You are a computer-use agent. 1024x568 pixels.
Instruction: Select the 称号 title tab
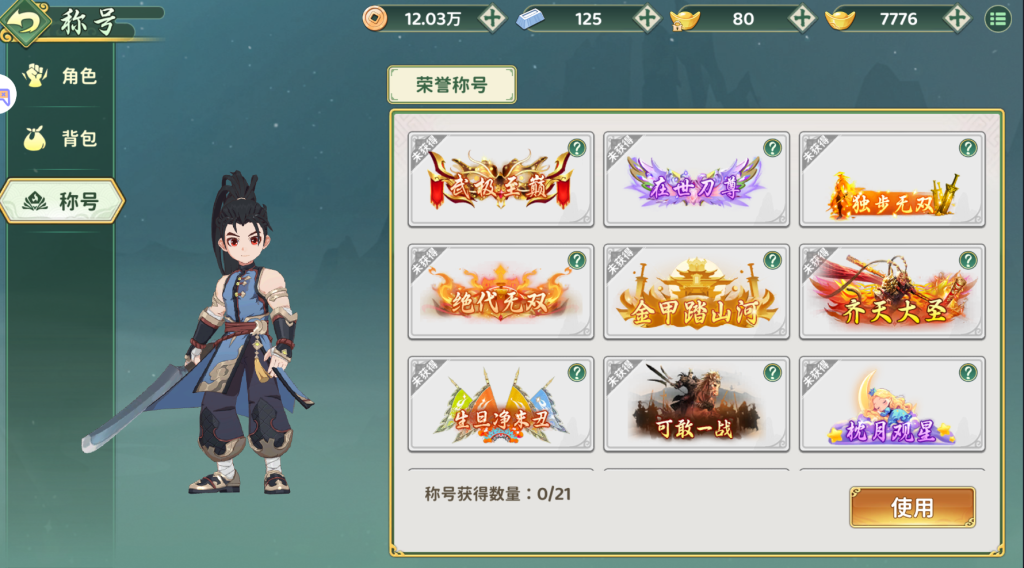point(62,201)
